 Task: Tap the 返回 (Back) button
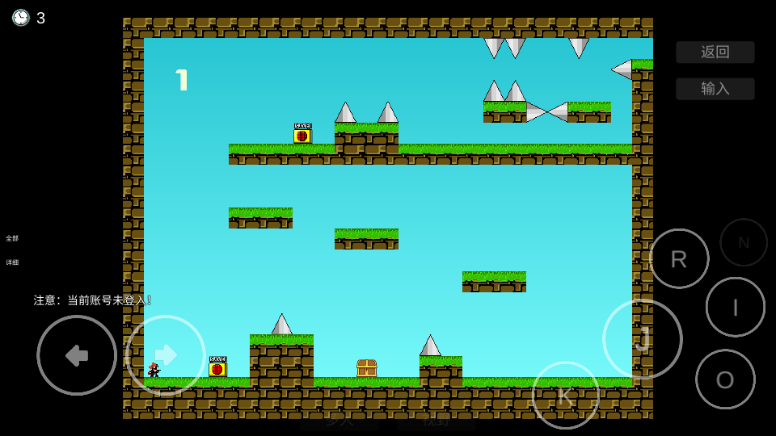[714, 52]
